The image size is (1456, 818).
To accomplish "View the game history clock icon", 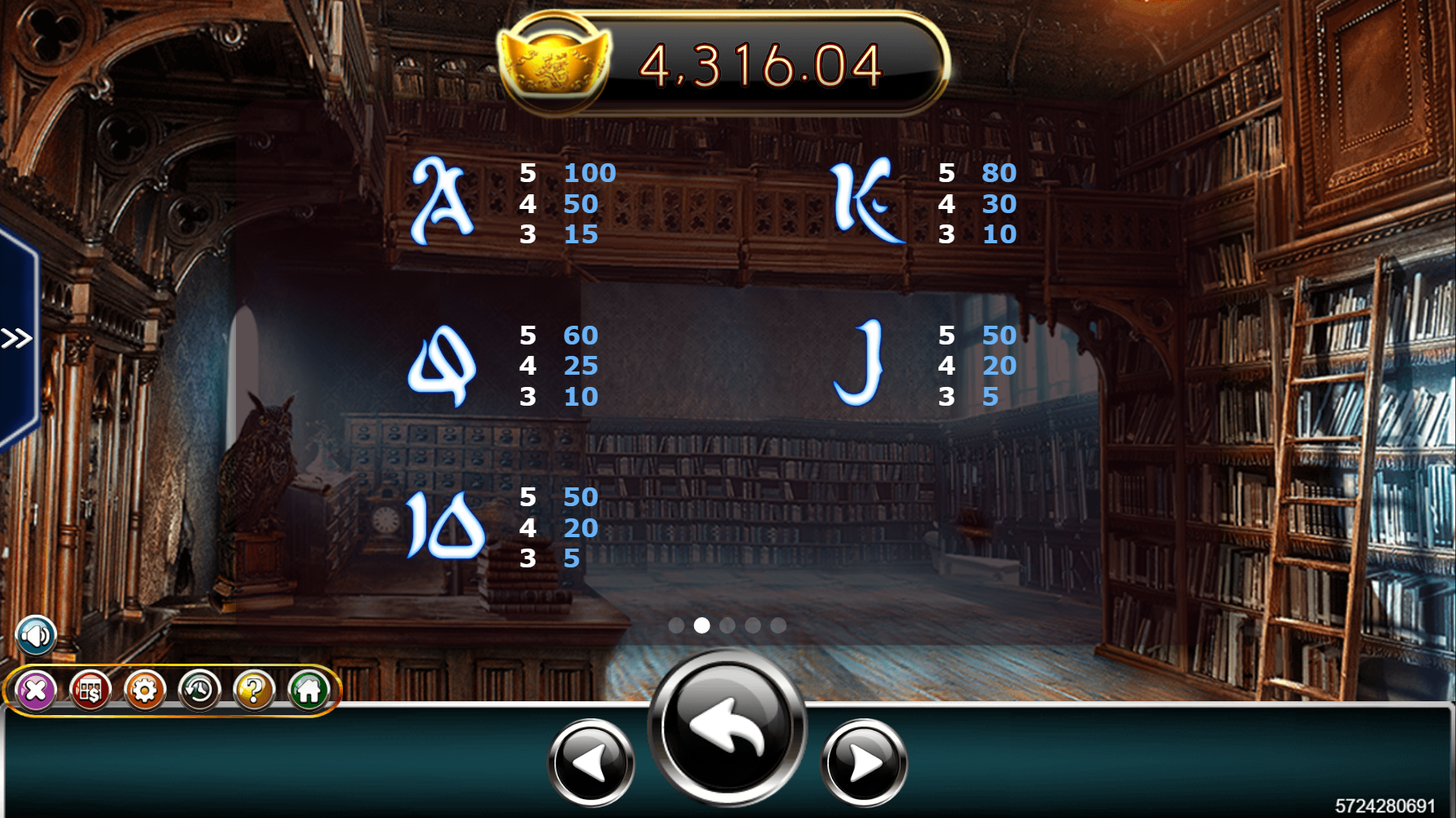I will (x=199, y=691).
